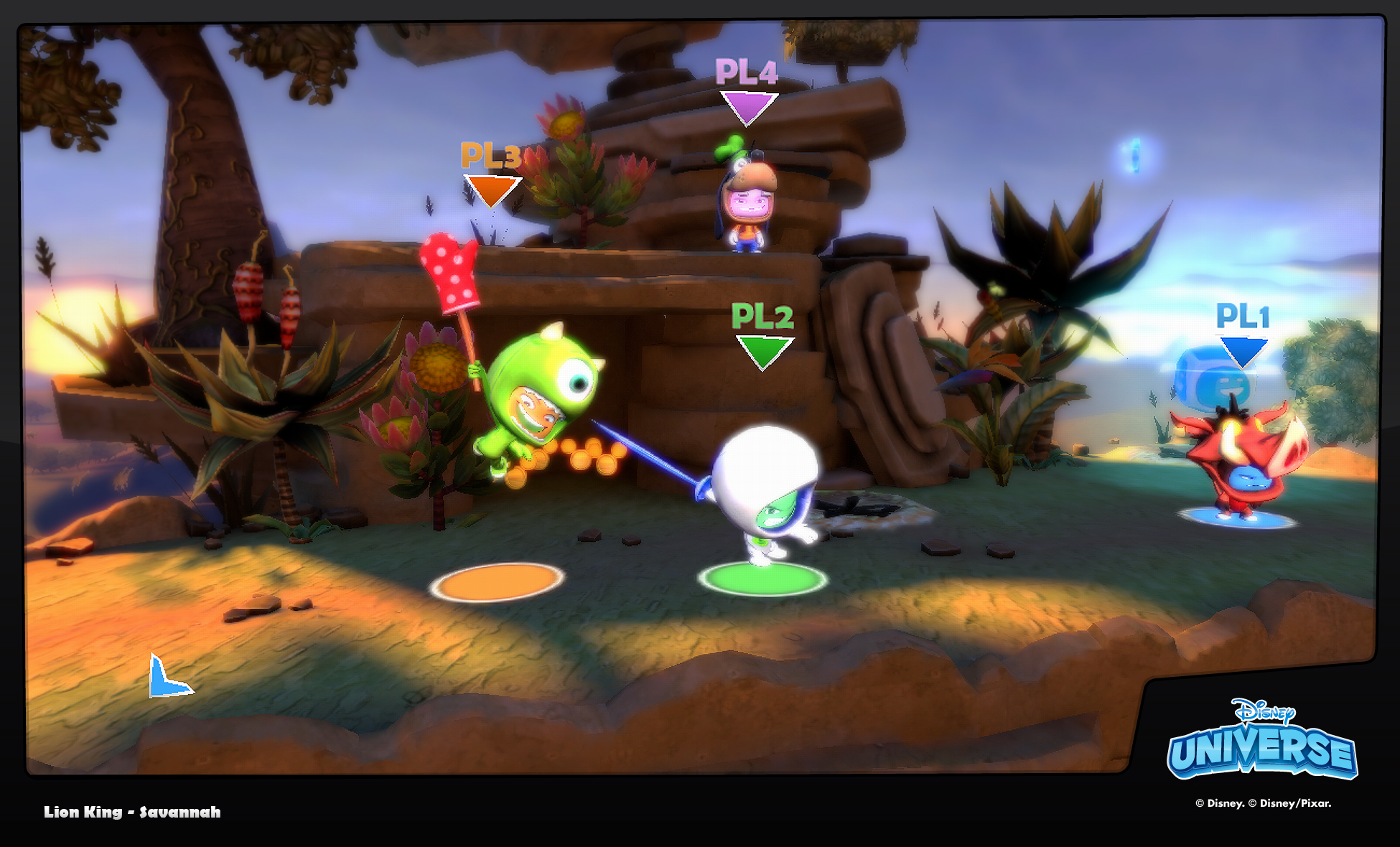Select the green PL2 player marker
This screenshot has width=1400, height=847.
pyautogui.click(x=763, y=336)
